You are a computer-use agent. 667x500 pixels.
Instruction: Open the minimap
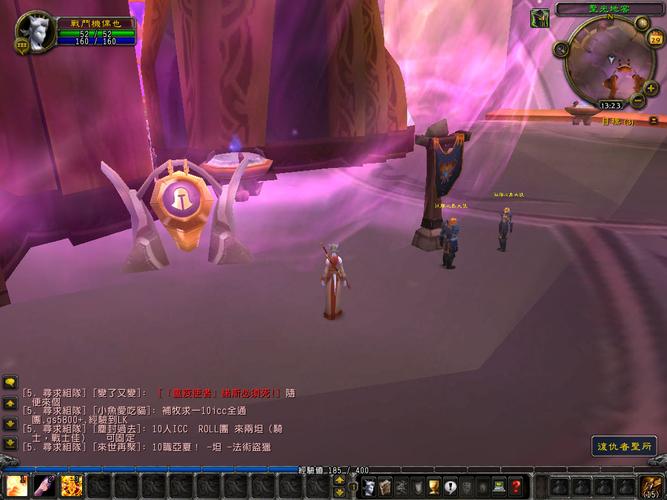click(x=609, y=60)
